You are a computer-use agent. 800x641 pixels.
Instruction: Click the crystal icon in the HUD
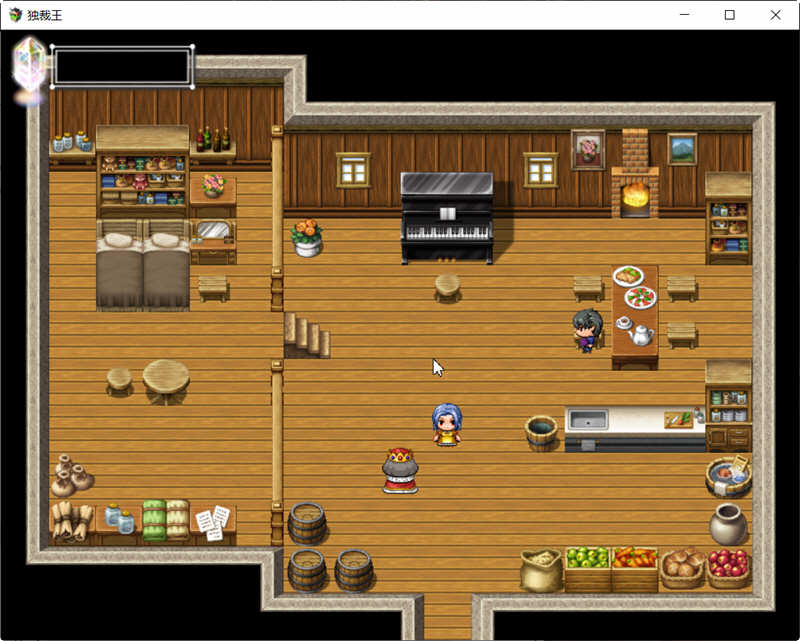click(30, 66)
